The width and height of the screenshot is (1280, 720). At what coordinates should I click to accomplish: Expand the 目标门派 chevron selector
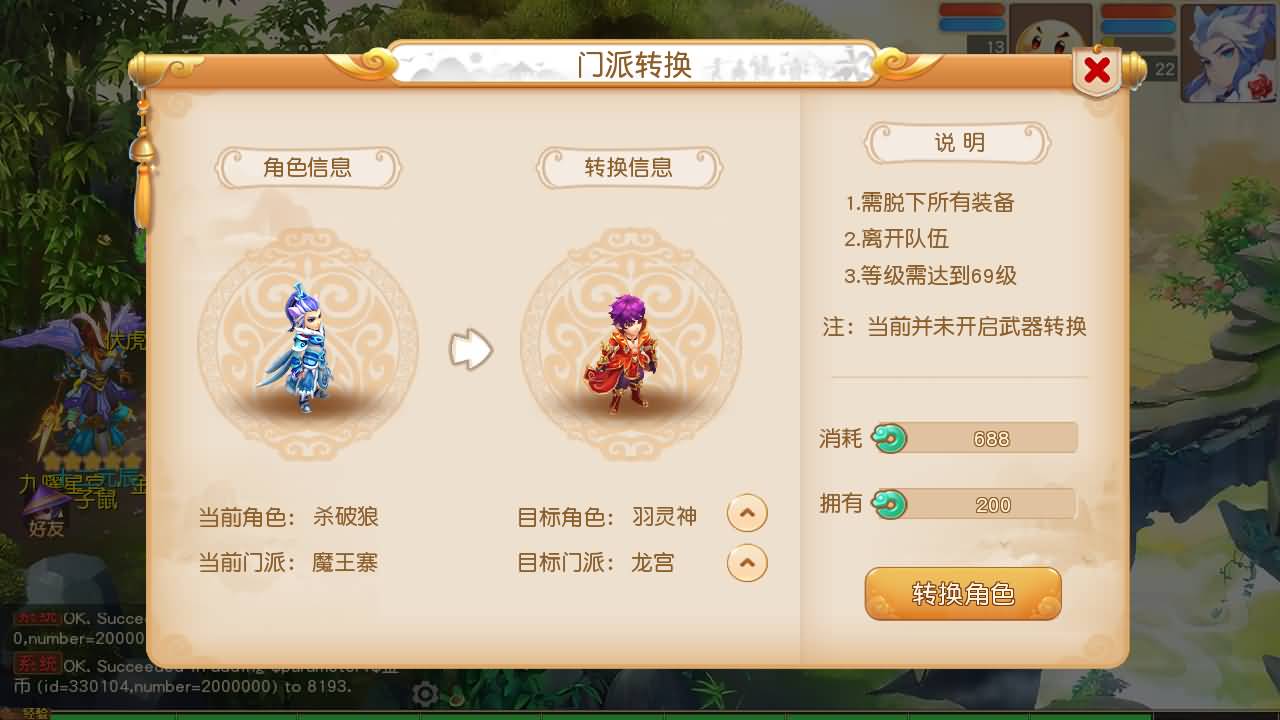point(746,563)
